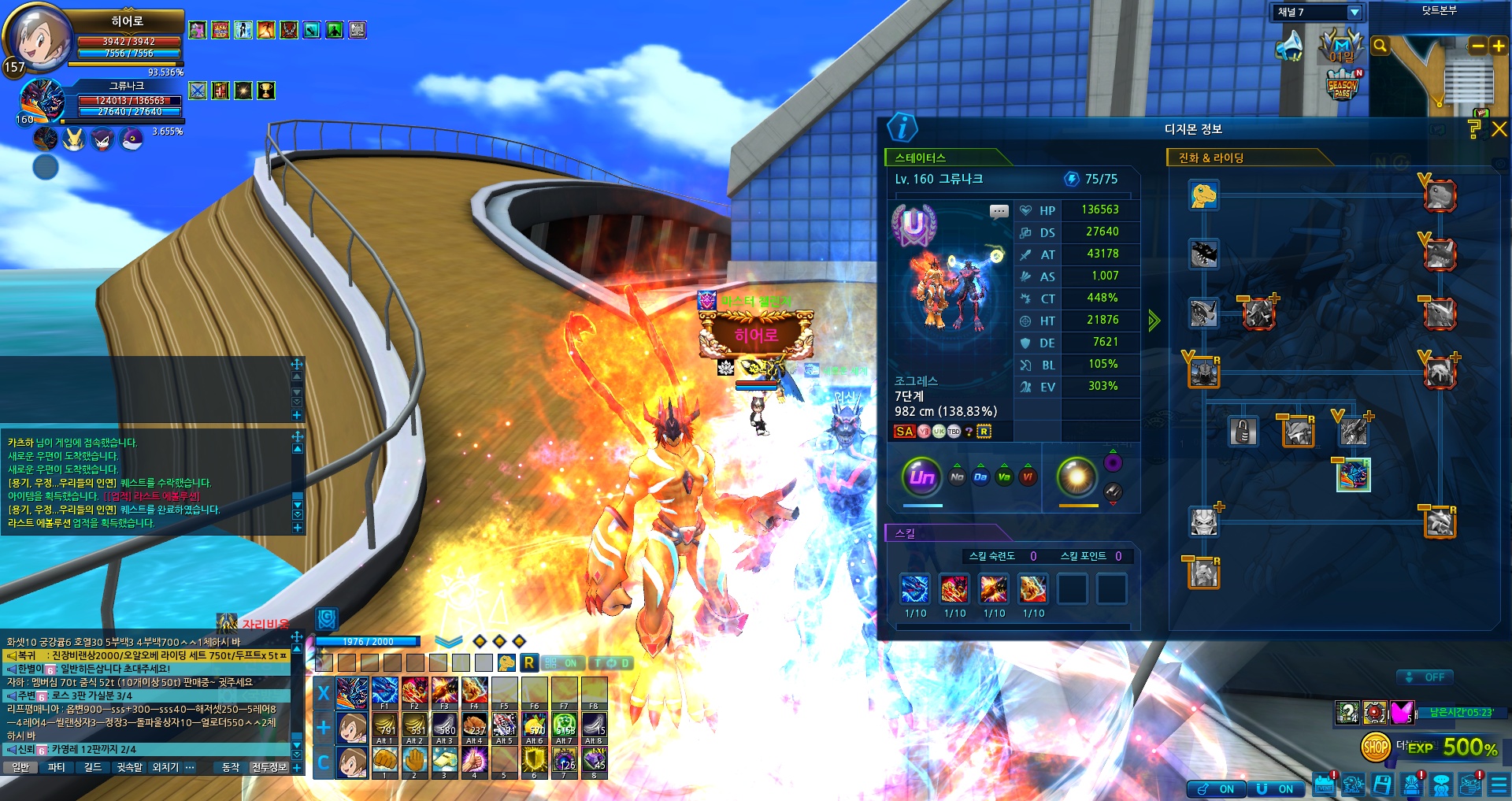This screenshot has height=801, width=1512.
Task: Click the minimap magnifier search button
Action: point(1380,46)
